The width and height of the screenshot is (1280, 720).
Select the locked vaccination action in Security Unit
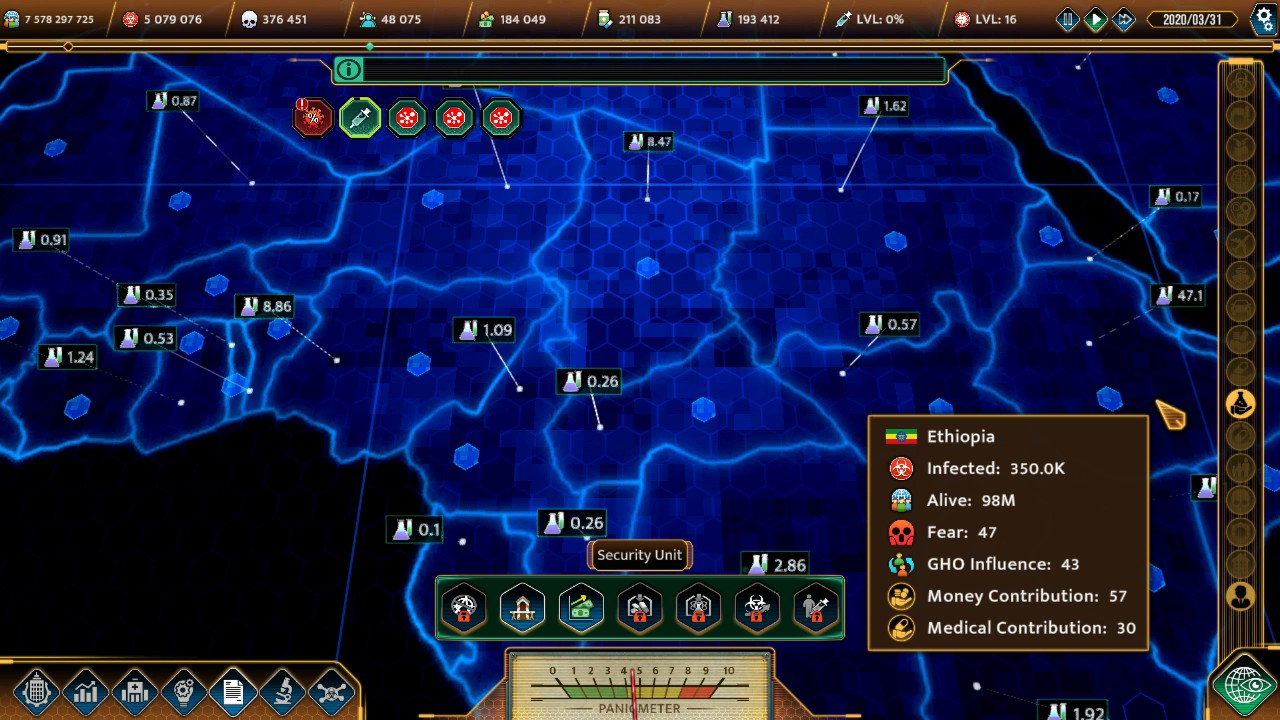pyautogui.click(x=817, y=608)
